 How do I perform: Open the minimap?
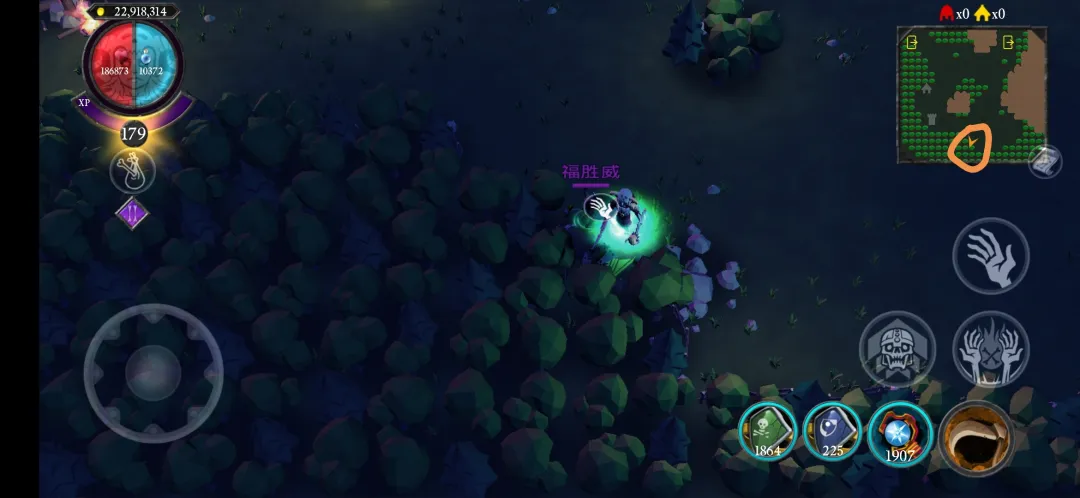pos(971,95)
